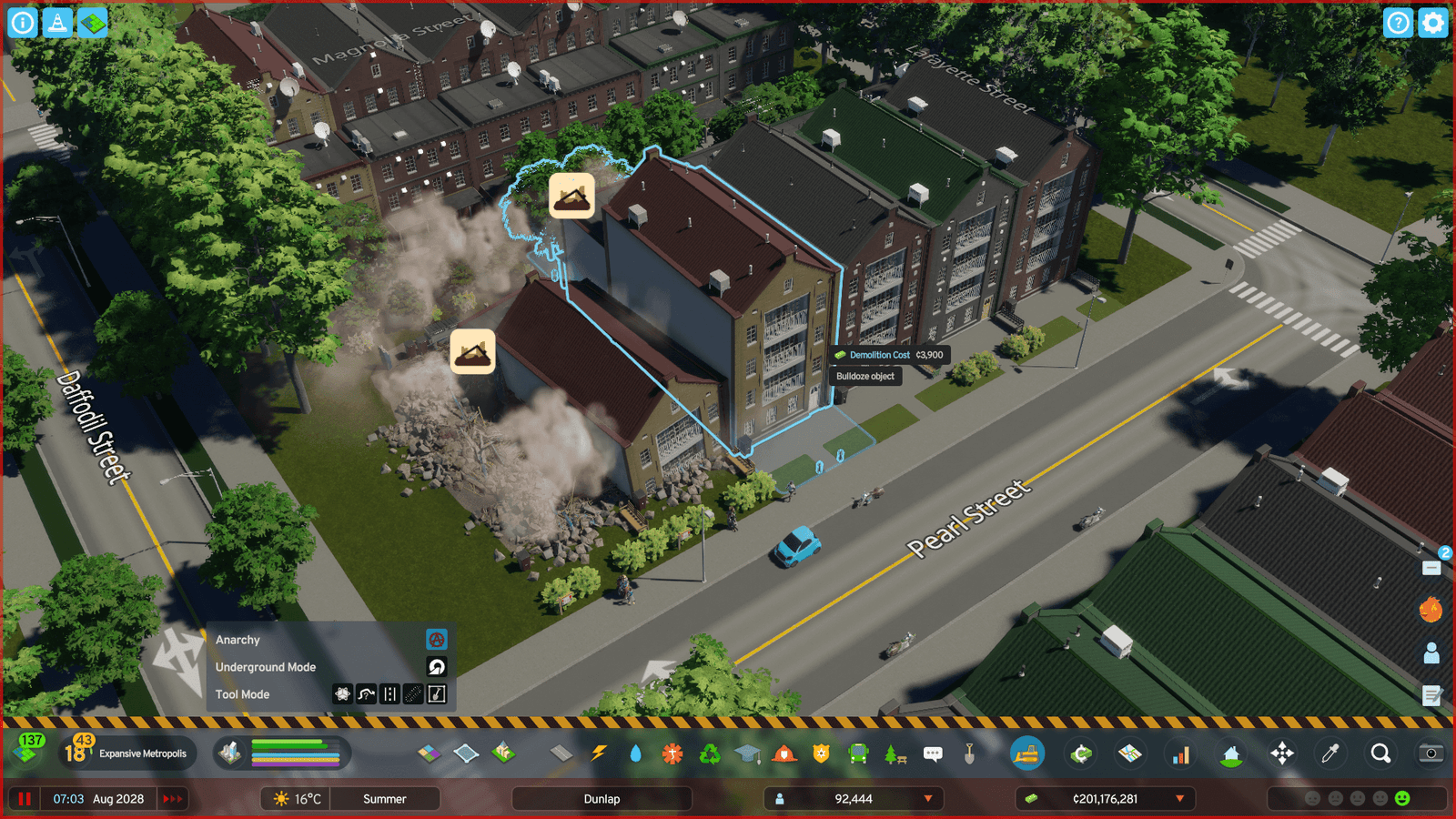Open the Transportation bus menu
The image size is (1456, 819).
click(858, 753)
